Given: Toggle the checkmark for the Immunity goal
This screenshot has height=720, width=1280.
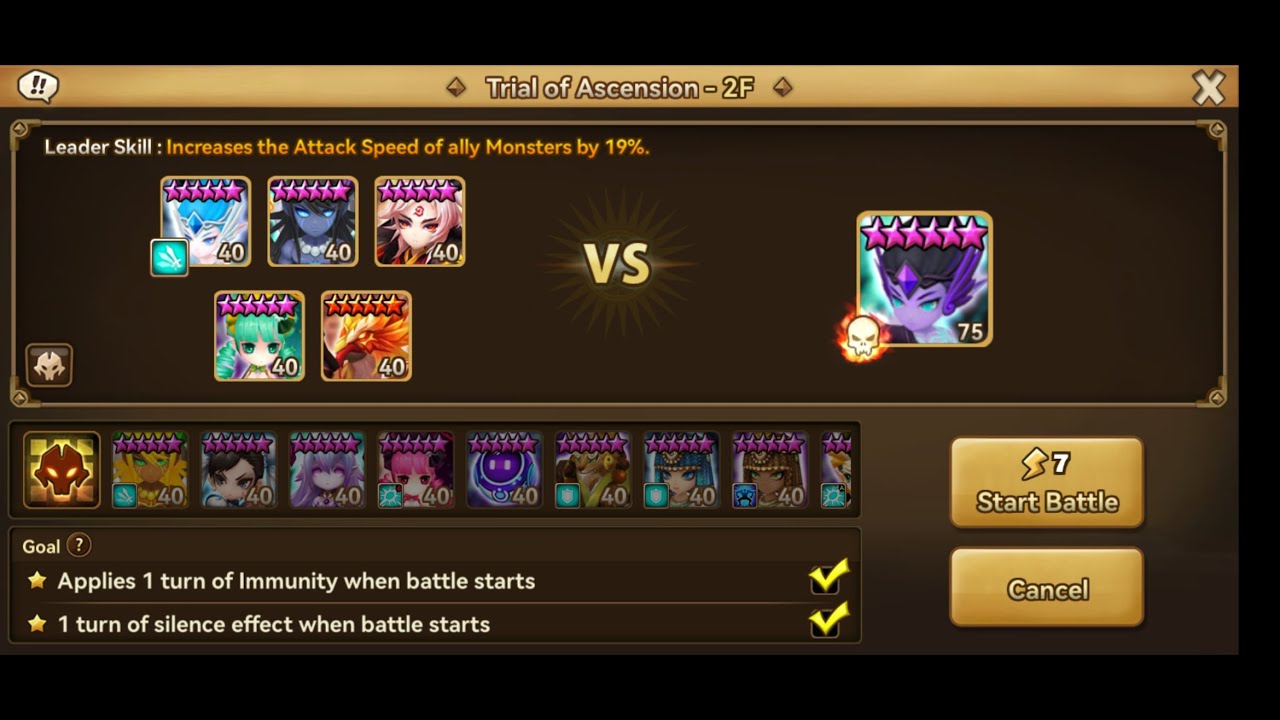Looking at the screenshot, I should point(826,580).
